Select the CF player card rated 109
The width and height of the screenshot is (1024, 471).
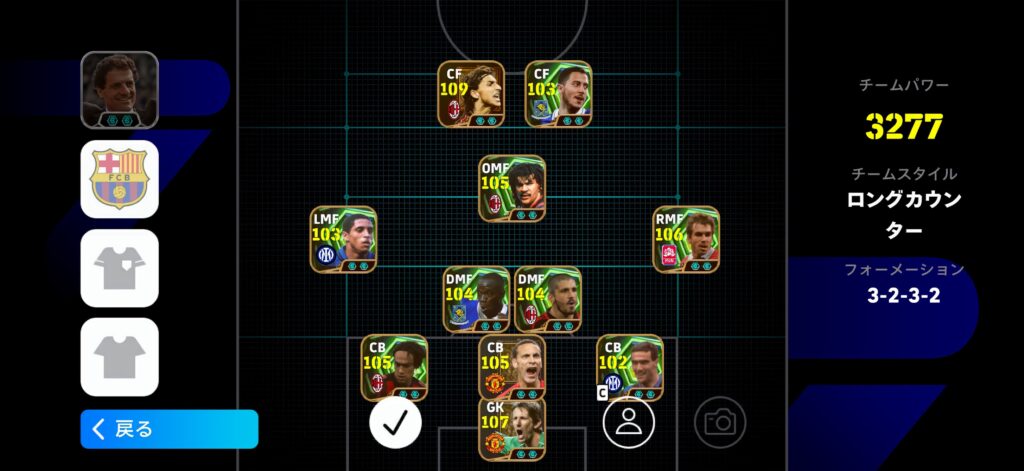[470, 94]
